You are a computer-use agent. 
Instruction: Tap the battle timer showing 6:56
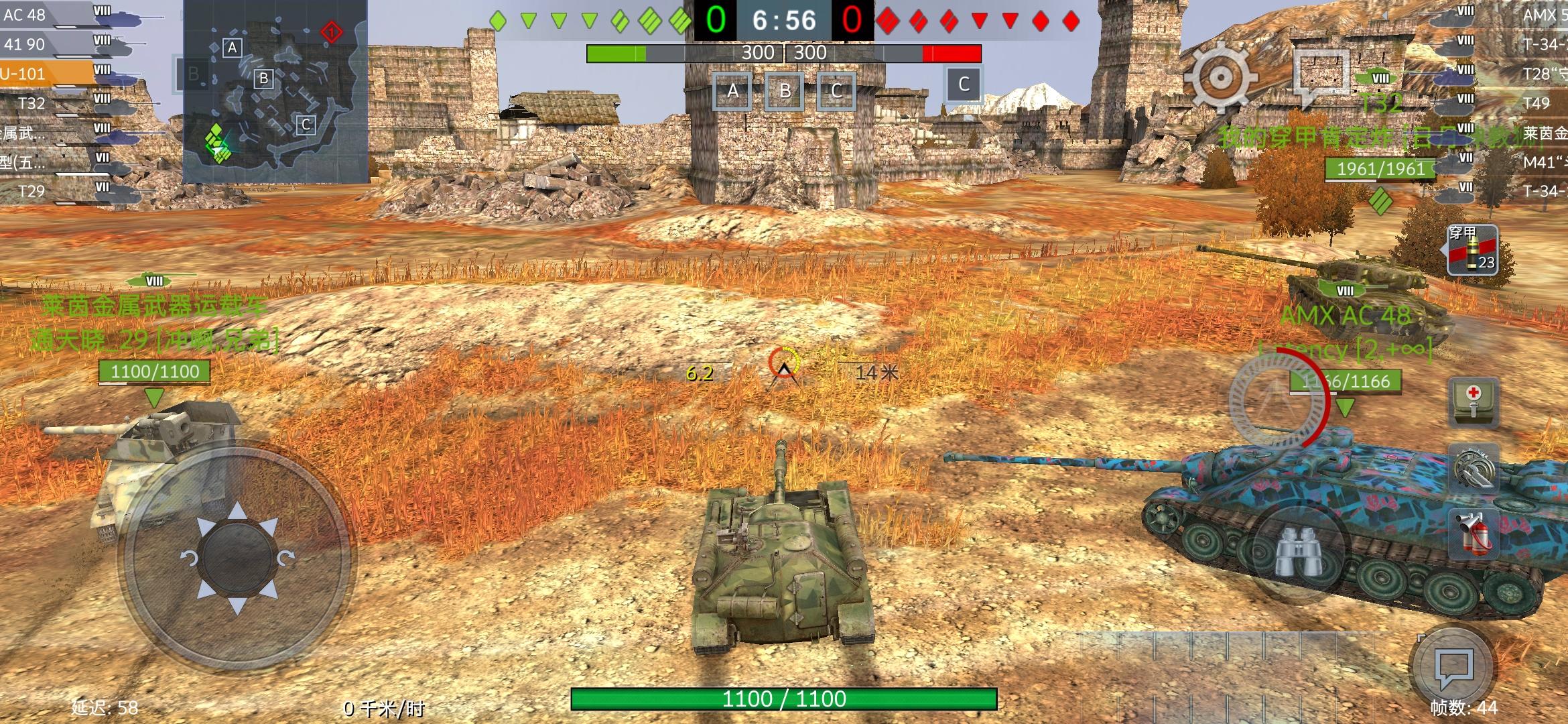coord(784,20)
